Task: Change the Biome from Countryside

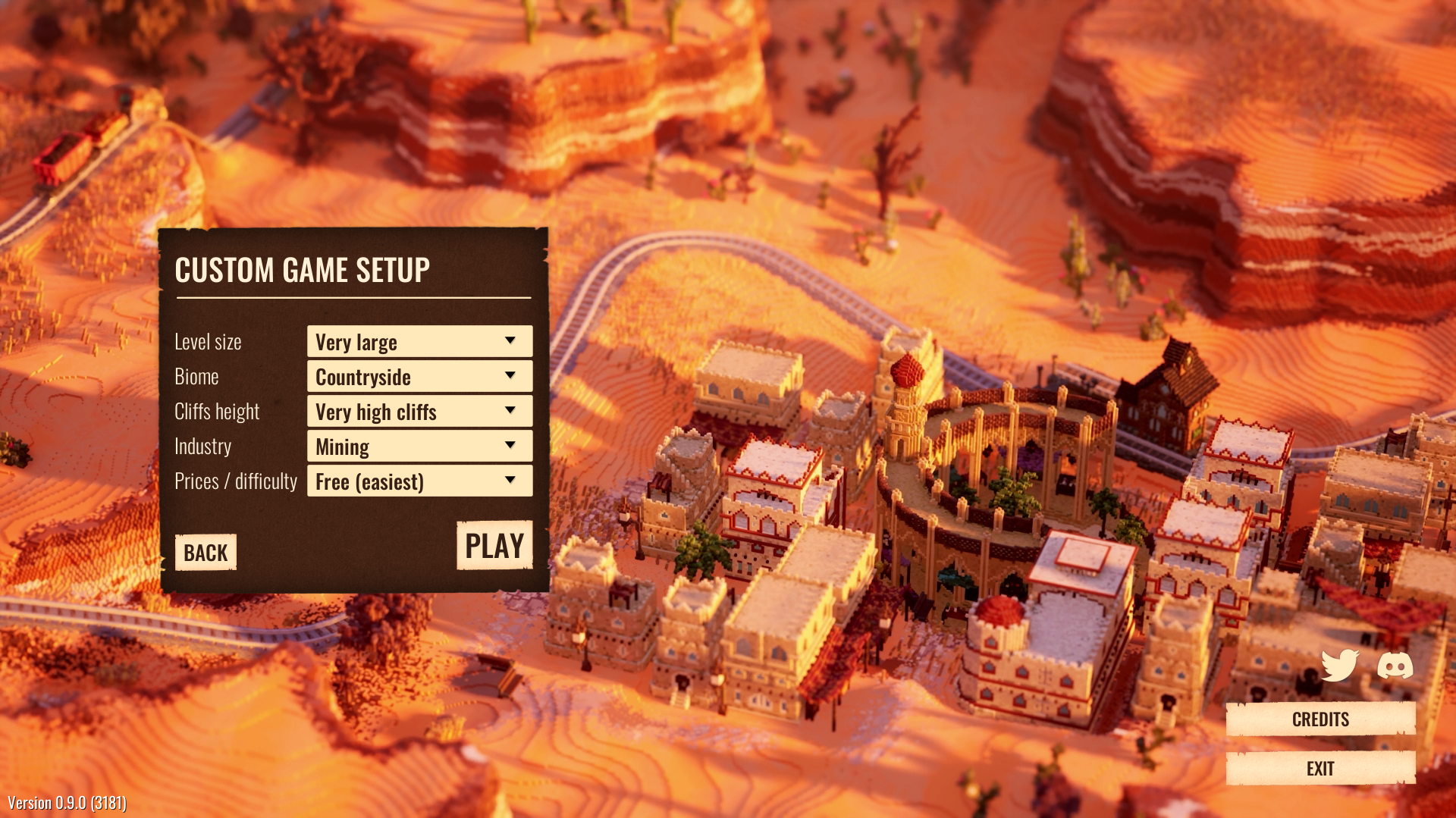Action: [419, 377]
